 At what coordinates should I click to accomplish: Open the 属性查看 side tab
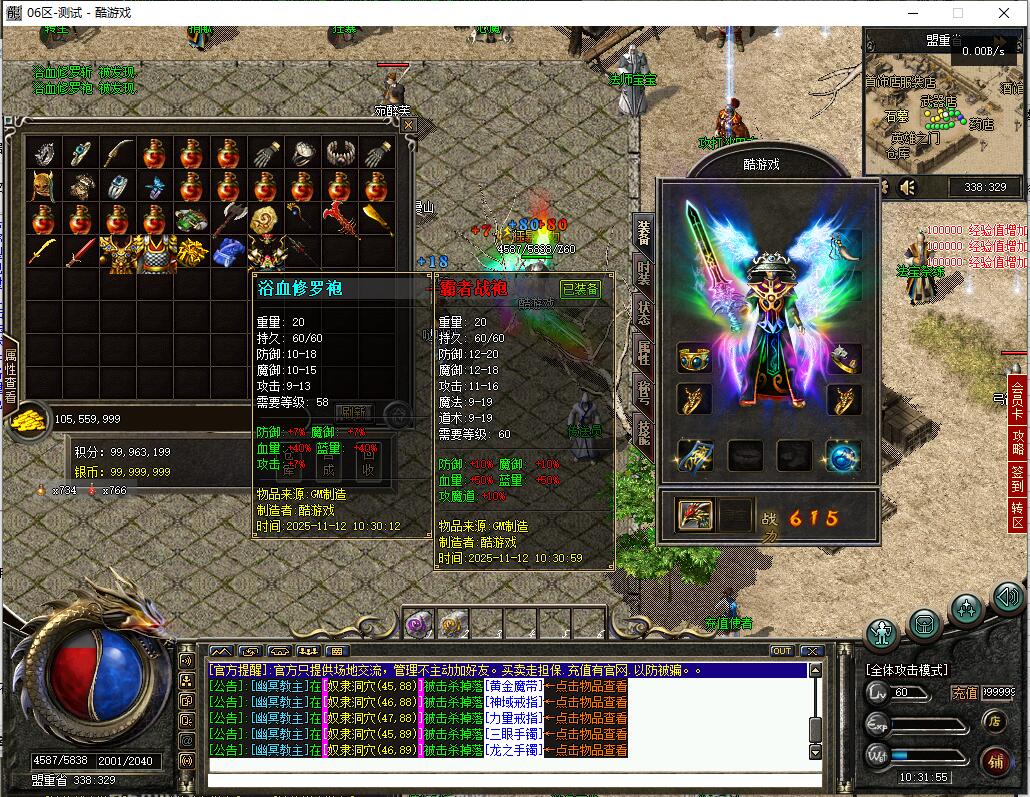(x=11, y=375)
